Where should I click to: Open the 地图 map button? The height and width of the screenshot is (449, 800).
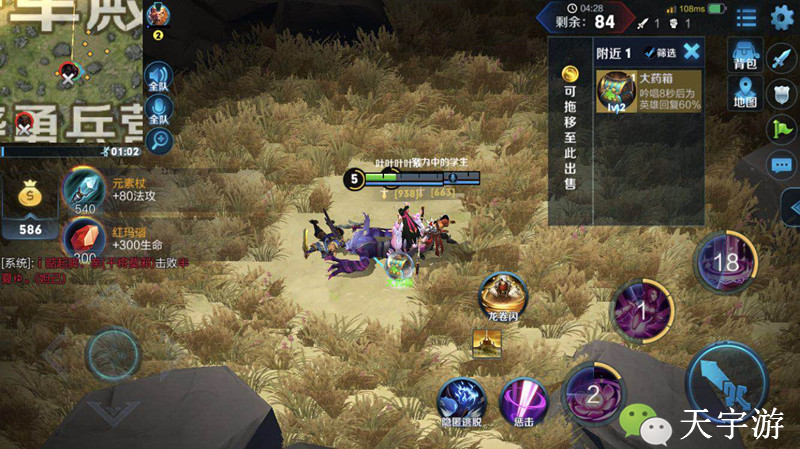pos(745,93)
